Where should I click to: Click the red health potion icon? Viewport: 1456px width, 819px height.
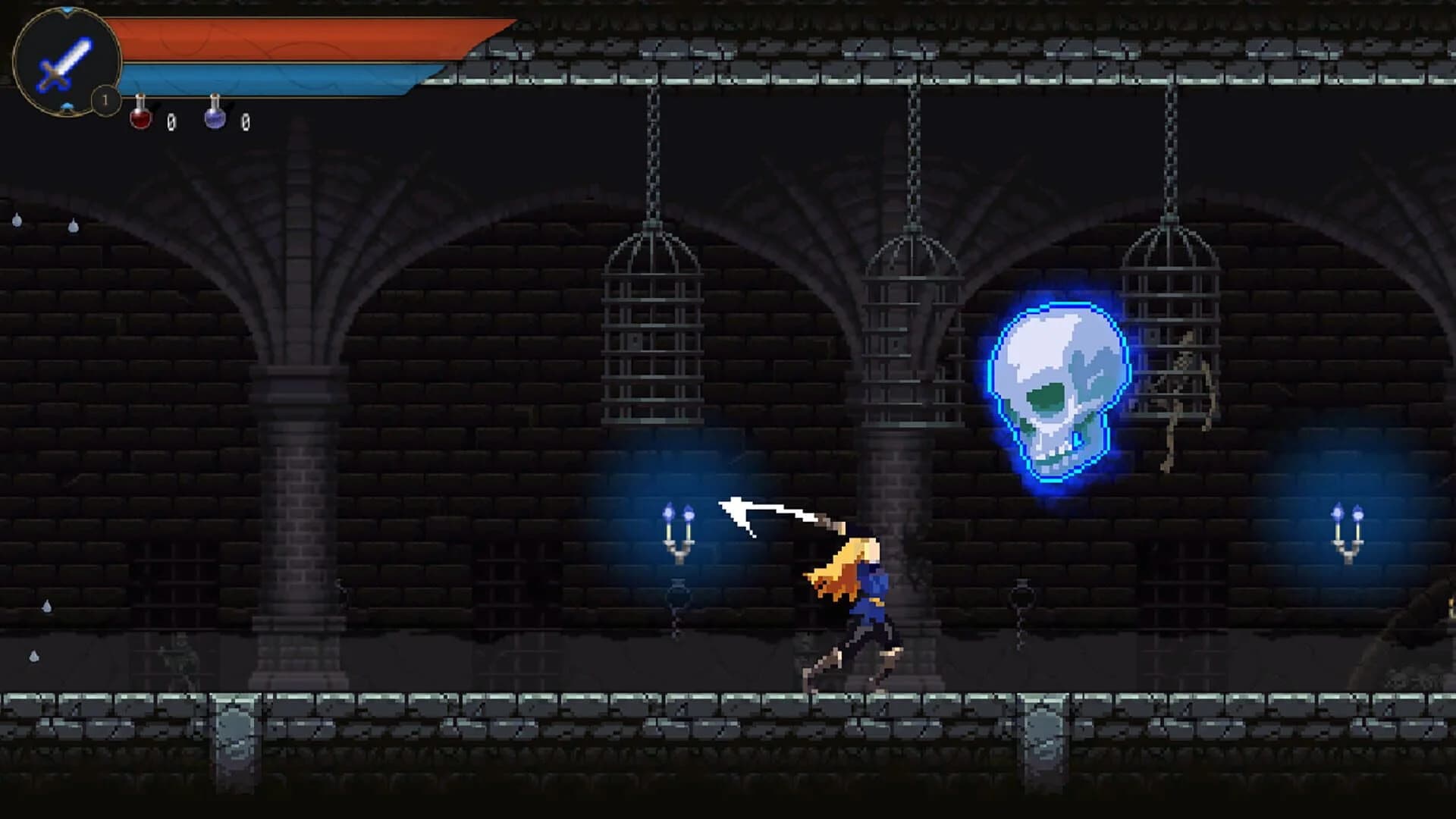pyautogui.click(x=140, y=118)
